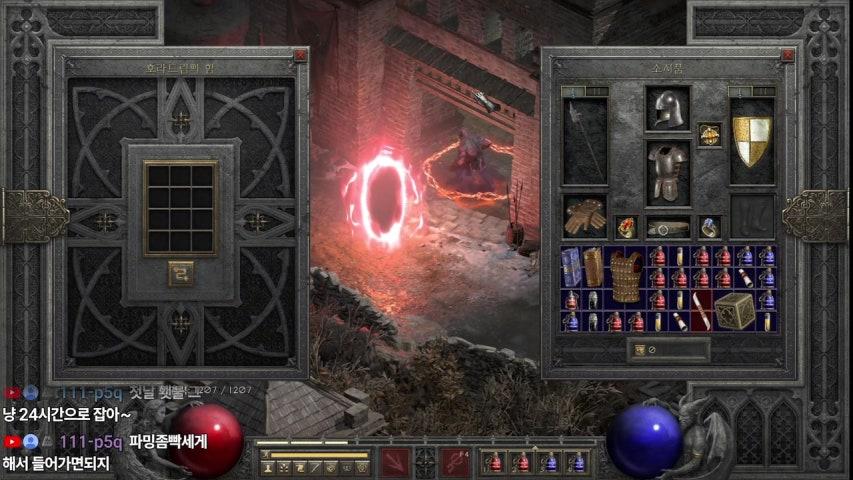853x480 pixels.
Task: Pick the studded armor in the inventory
Action: tap(626, 274)
